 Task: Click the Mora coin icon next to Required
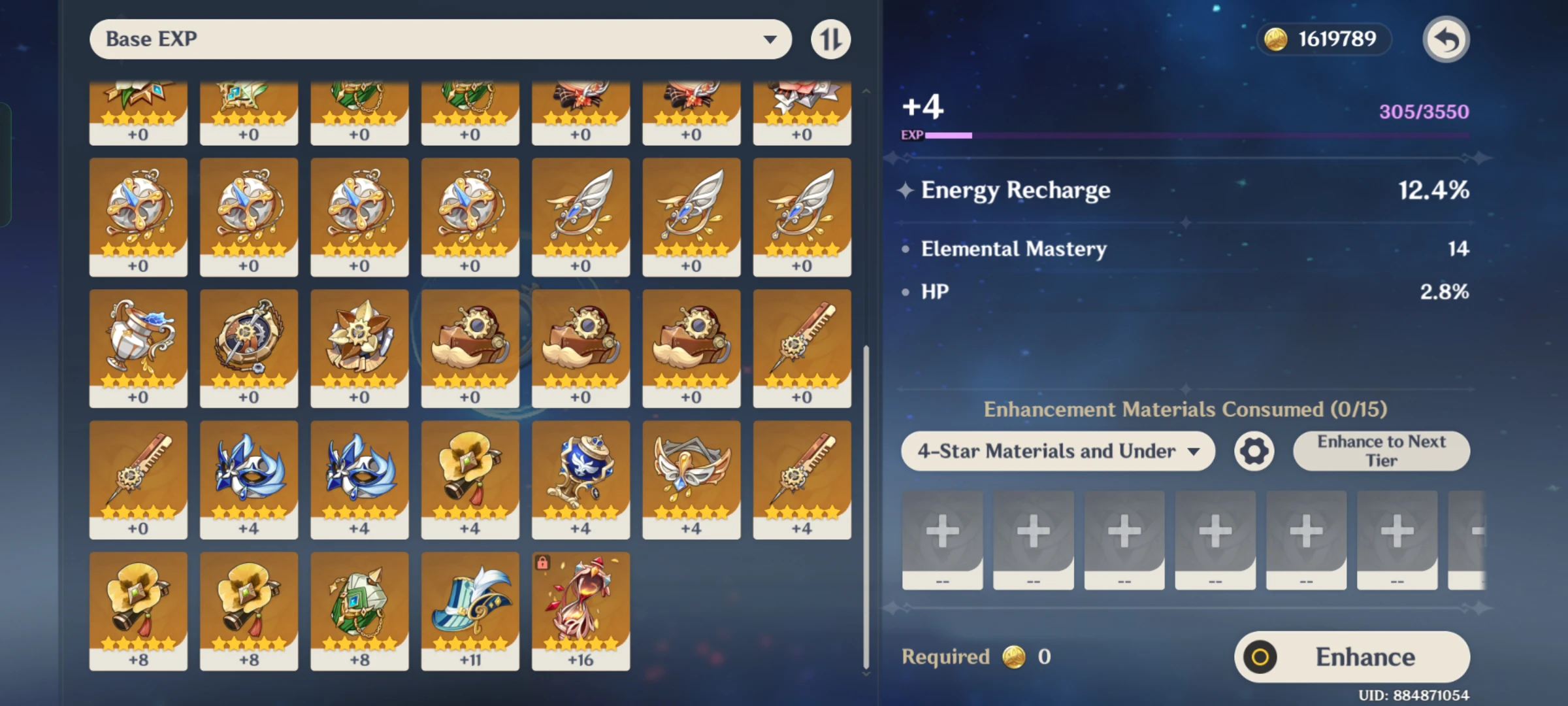(1013, 657)
